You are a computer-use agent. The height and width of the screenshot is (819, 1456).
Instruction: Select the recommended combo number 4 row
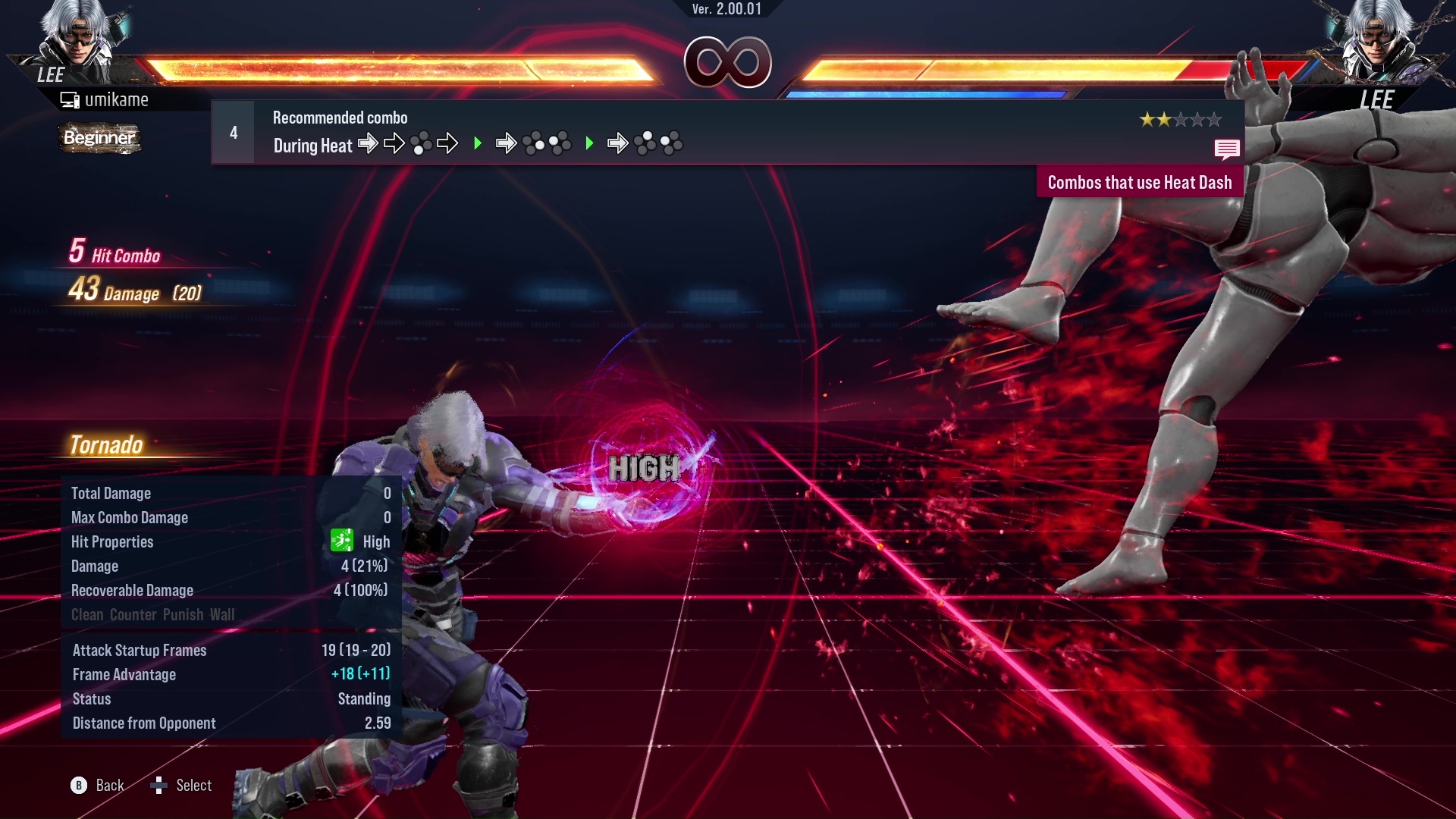[x=726, y=133]
